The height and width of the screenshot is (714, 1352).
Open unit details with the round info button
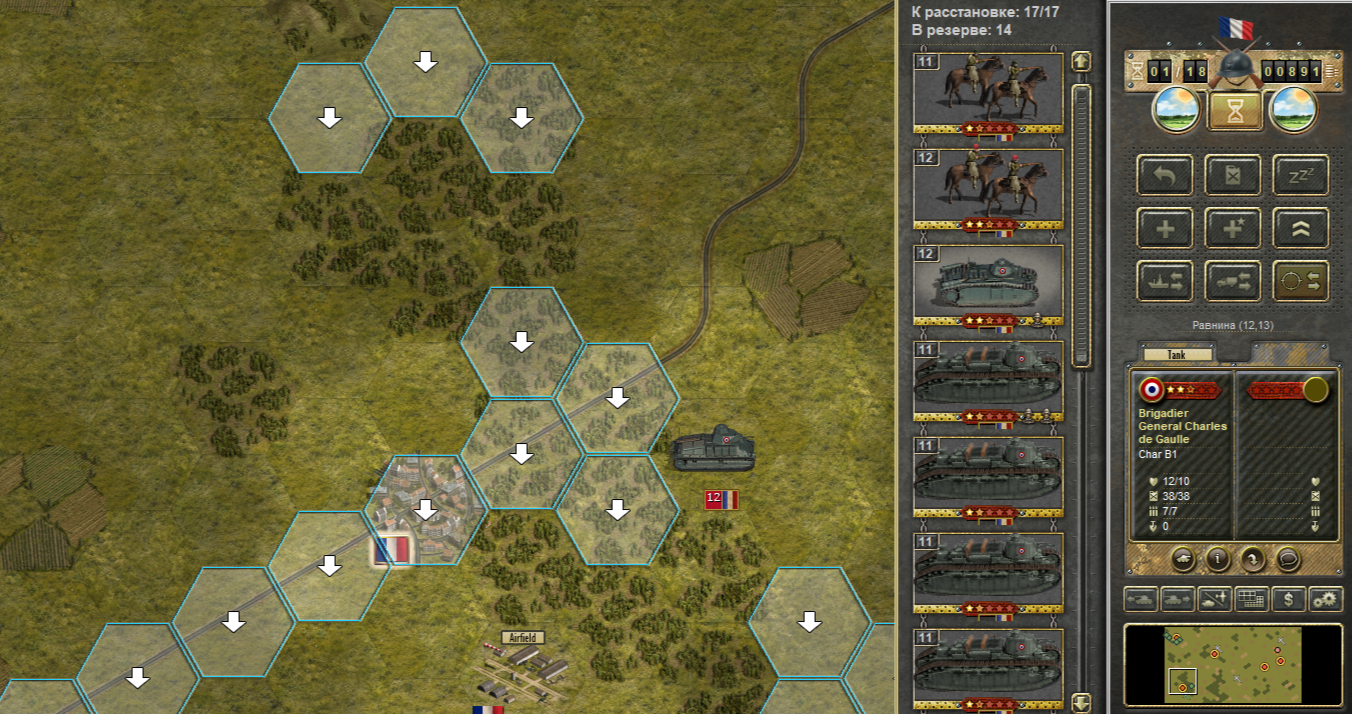[x=1217, y=558]
